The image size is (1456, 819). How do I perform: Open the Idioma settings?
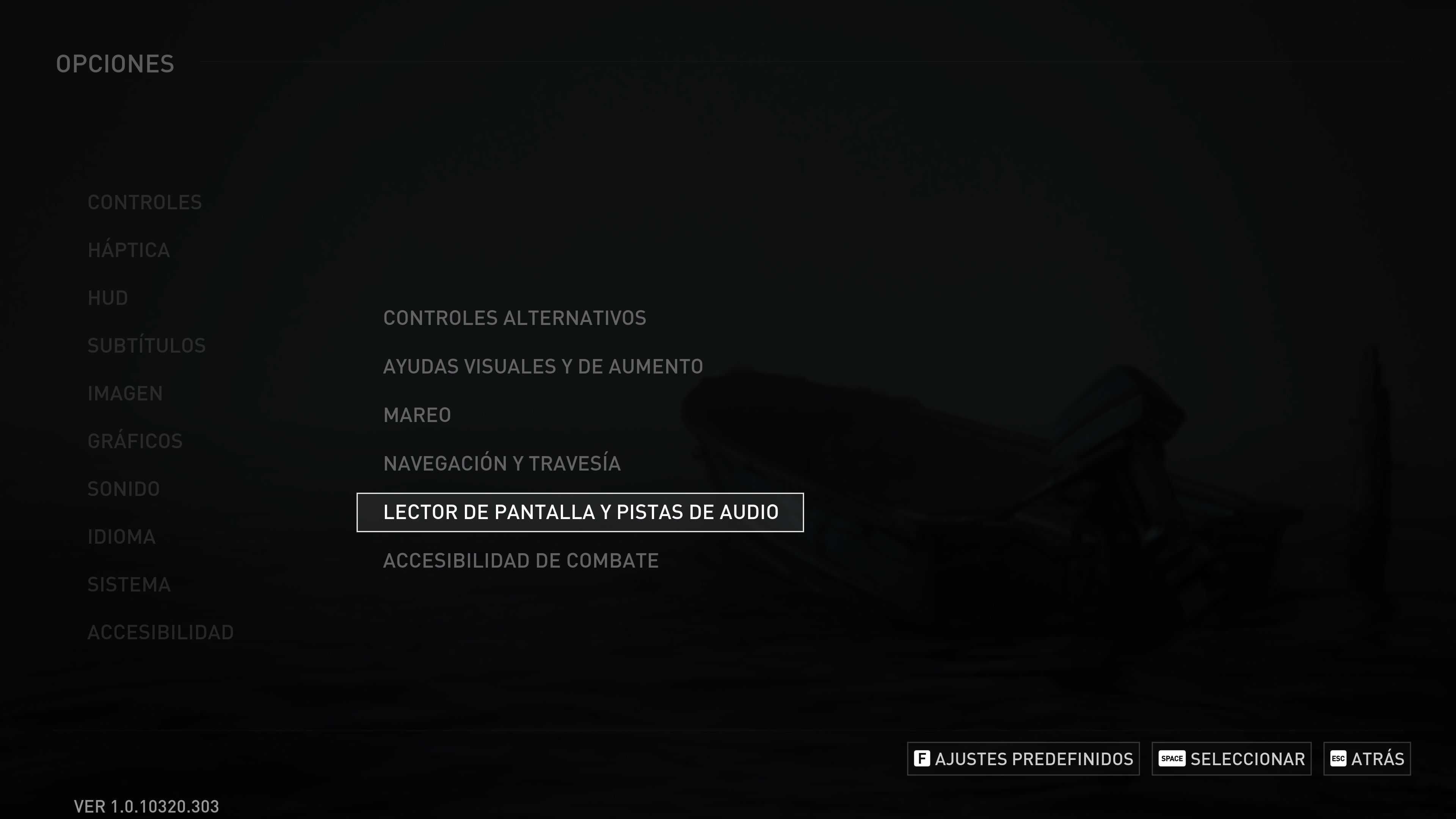pyautogui.click(x=121, y=537)
